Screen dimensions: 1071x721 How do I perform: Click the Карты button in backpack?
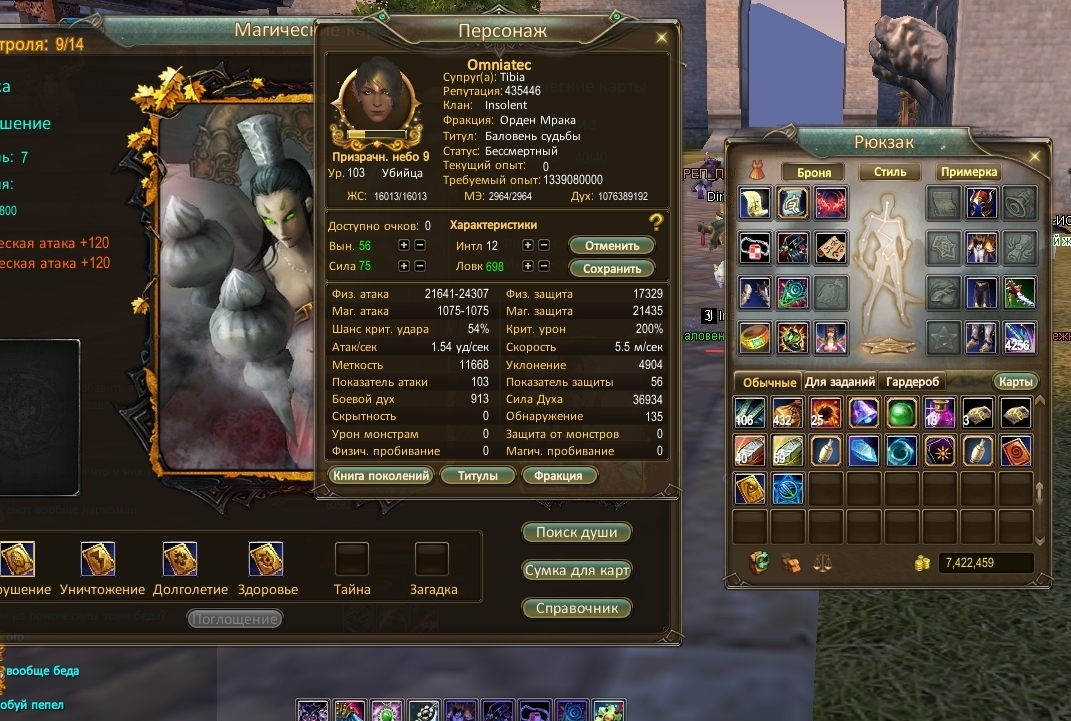[1015, 382]
